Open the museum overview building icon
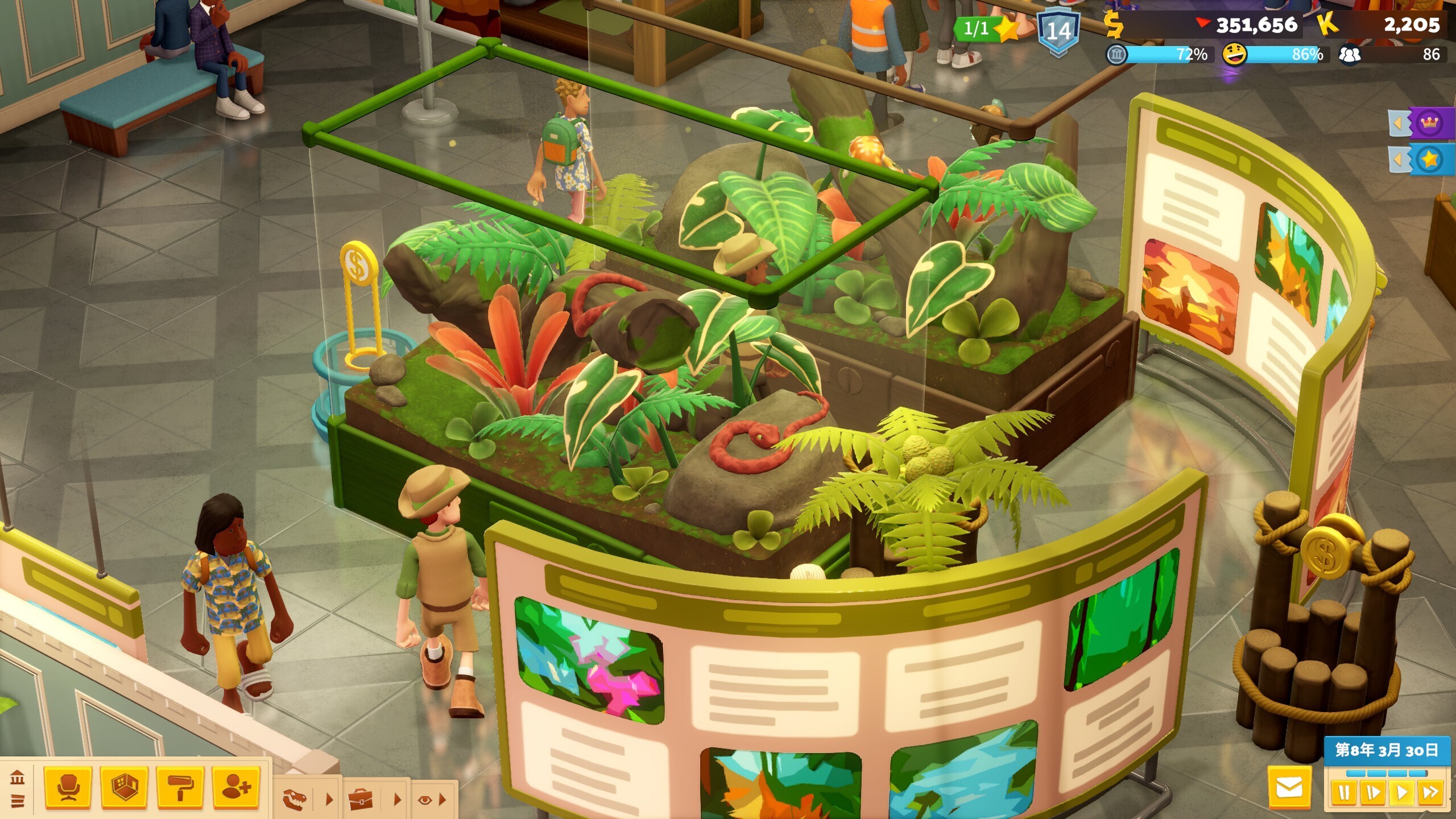 17,778
